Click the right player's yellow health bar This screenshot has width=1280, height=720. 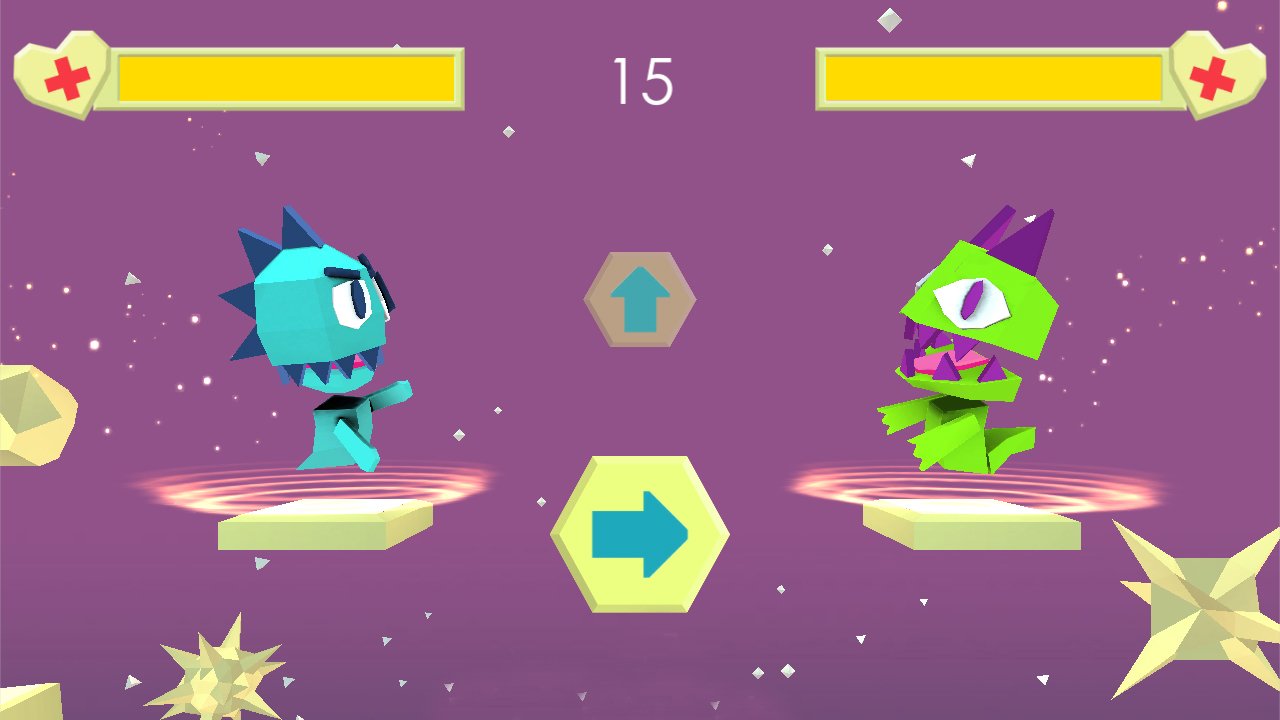click(x=995, y=80)
